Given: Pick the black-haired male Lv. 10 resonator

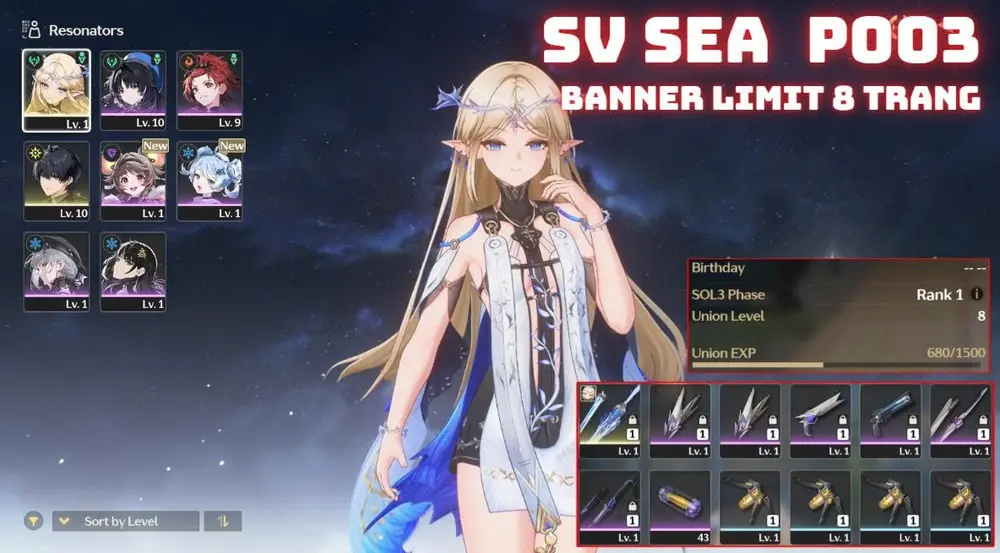Looking at the screenshot, I should tap(56, 179).
